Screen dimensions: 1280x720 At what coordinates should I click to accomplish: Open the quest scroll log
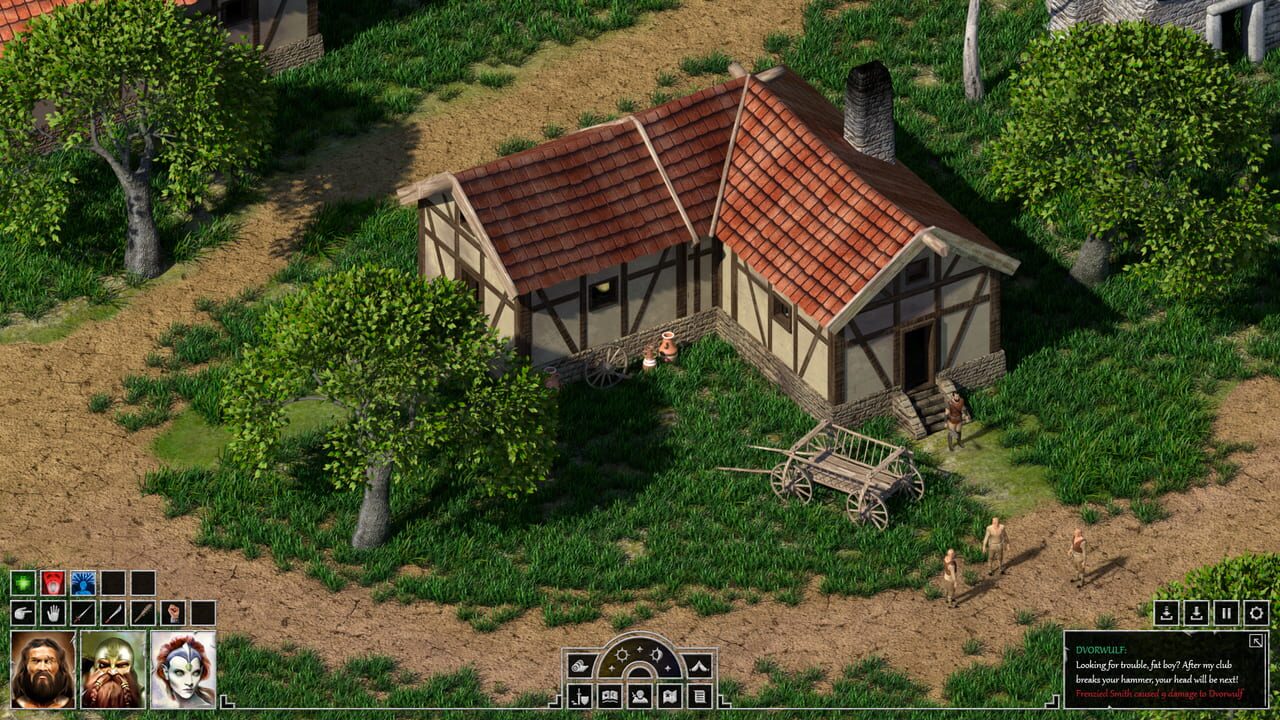pos(700,695)
